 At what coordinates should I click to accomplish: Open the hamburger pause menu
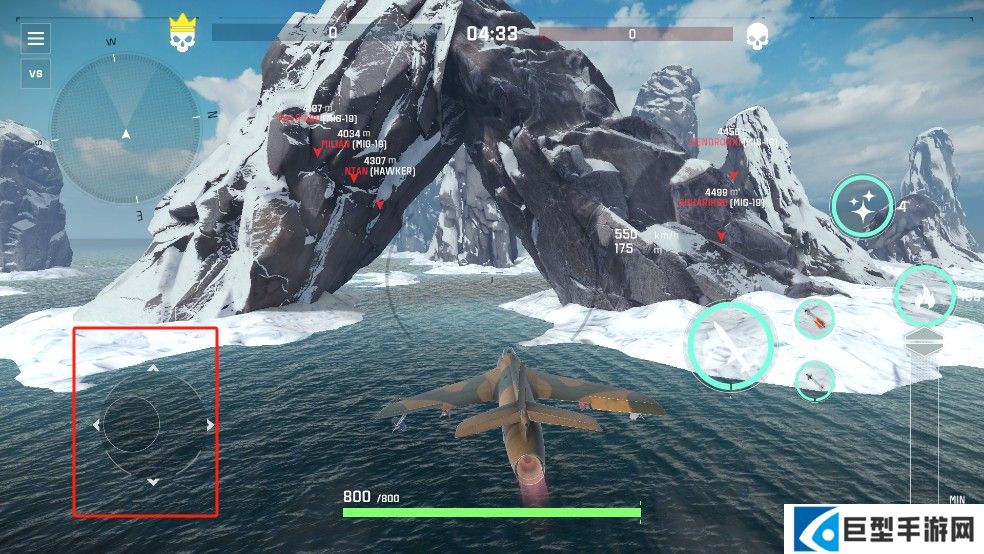36,39
